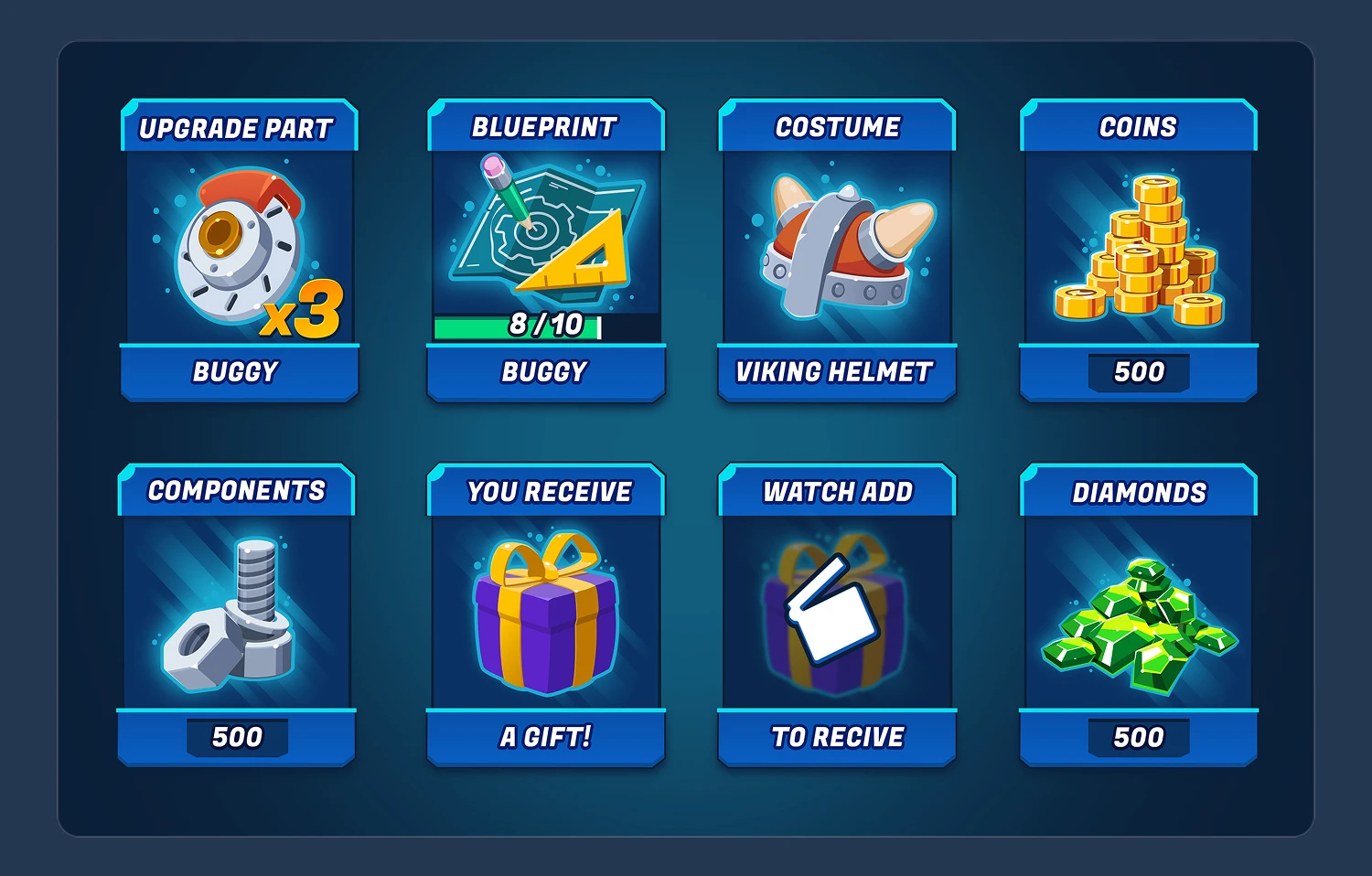Click the Upgrade Part header tab
Screen dimensions: 1372x876
[x=238, y=128]
